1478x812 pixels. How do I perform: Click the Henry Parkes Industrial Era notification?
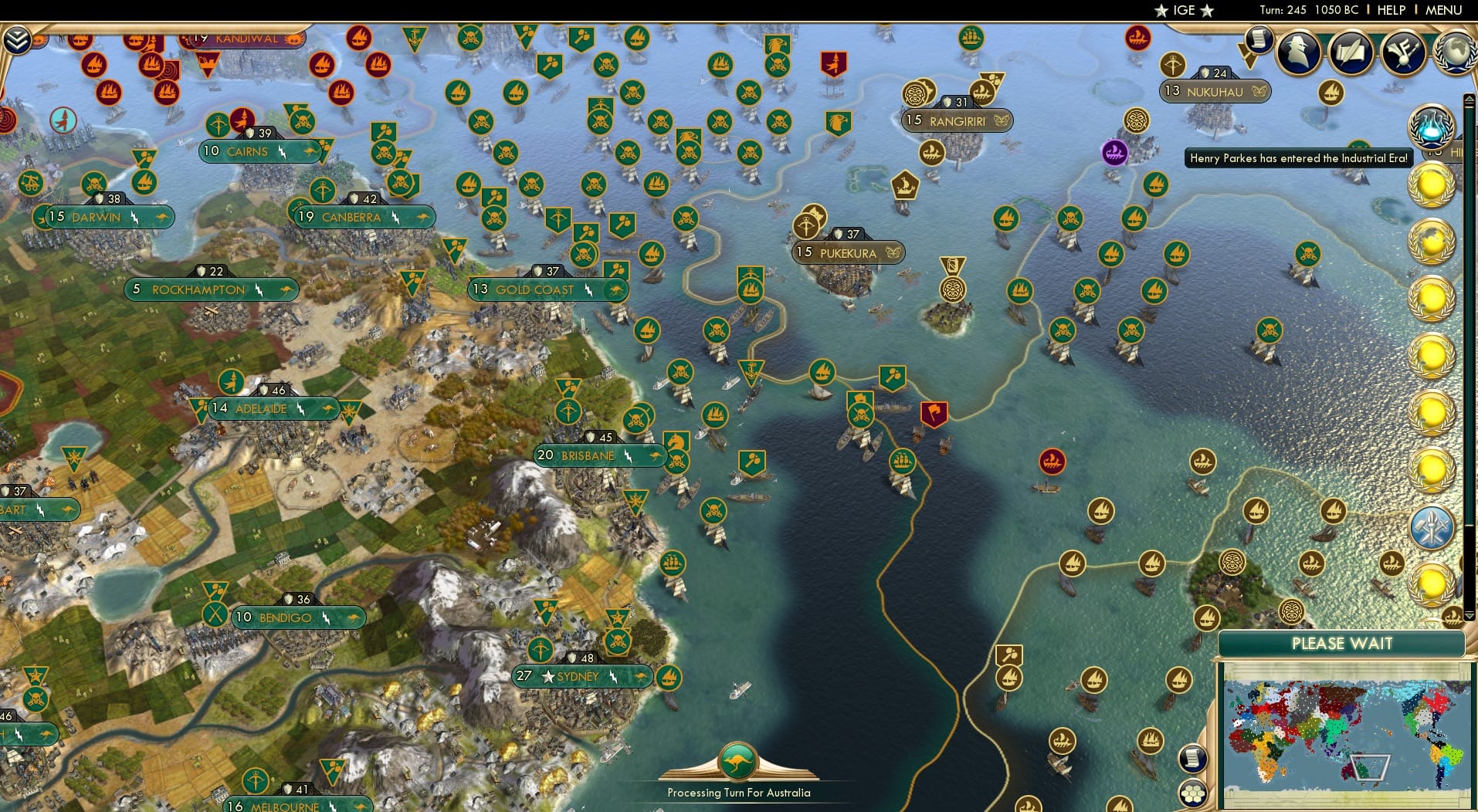1297,157
